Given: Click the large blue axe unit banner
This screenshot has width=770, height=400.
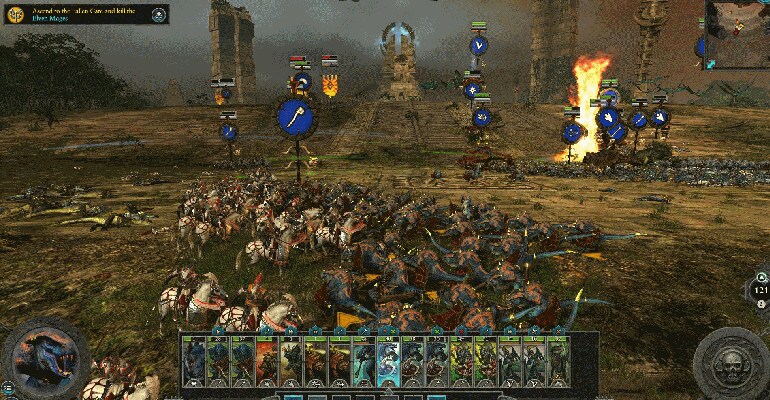Looking at the screenshot, I should [297, 117].
